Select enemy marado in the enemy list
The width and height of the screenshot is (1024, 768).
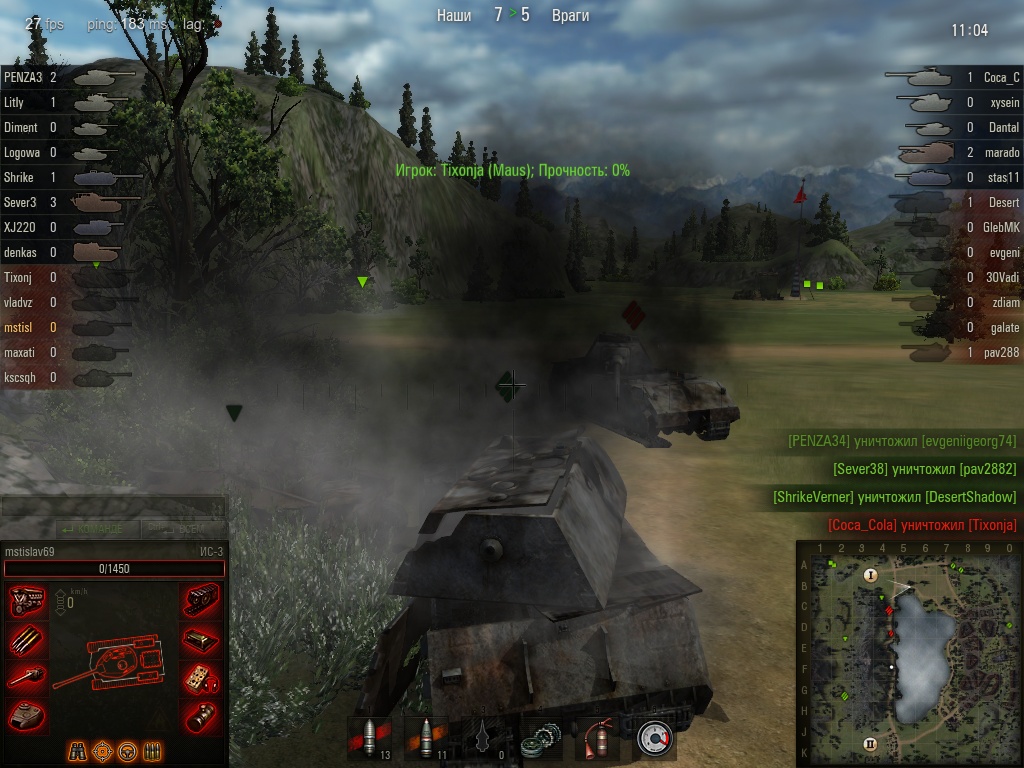pos(1001,153)
